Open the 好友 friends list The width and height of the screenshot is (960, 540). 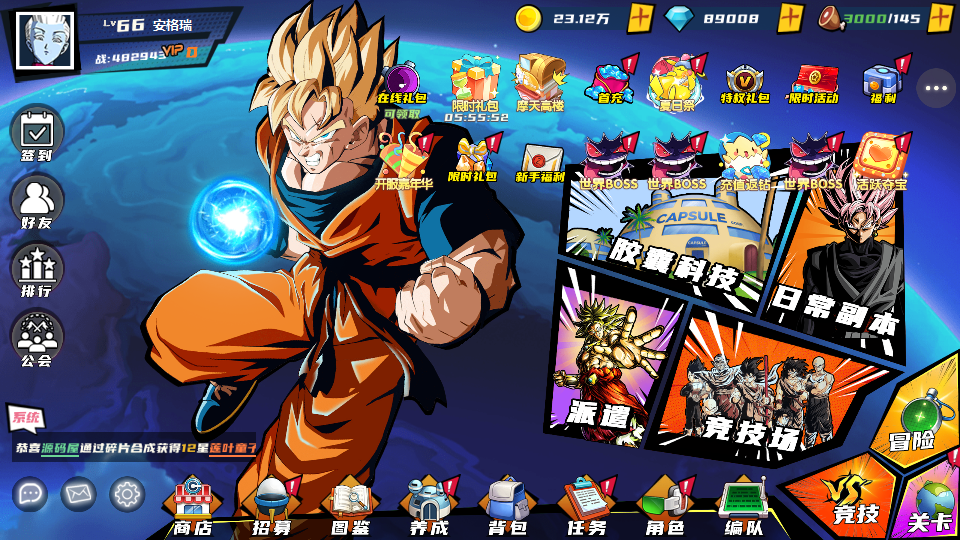pyautogui.click(x=37, y=202)
